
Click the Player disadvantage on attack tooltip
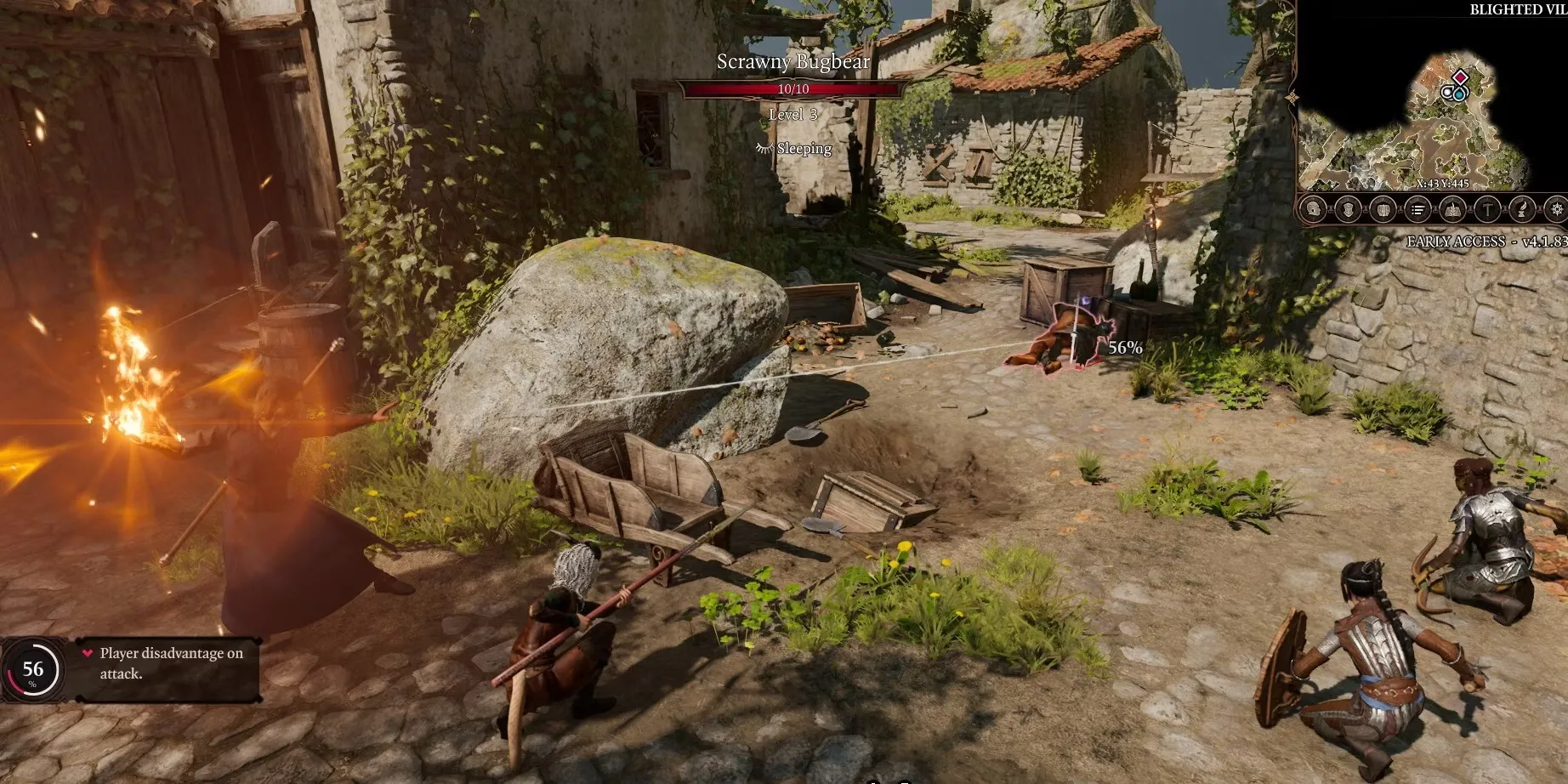point(170,663)
